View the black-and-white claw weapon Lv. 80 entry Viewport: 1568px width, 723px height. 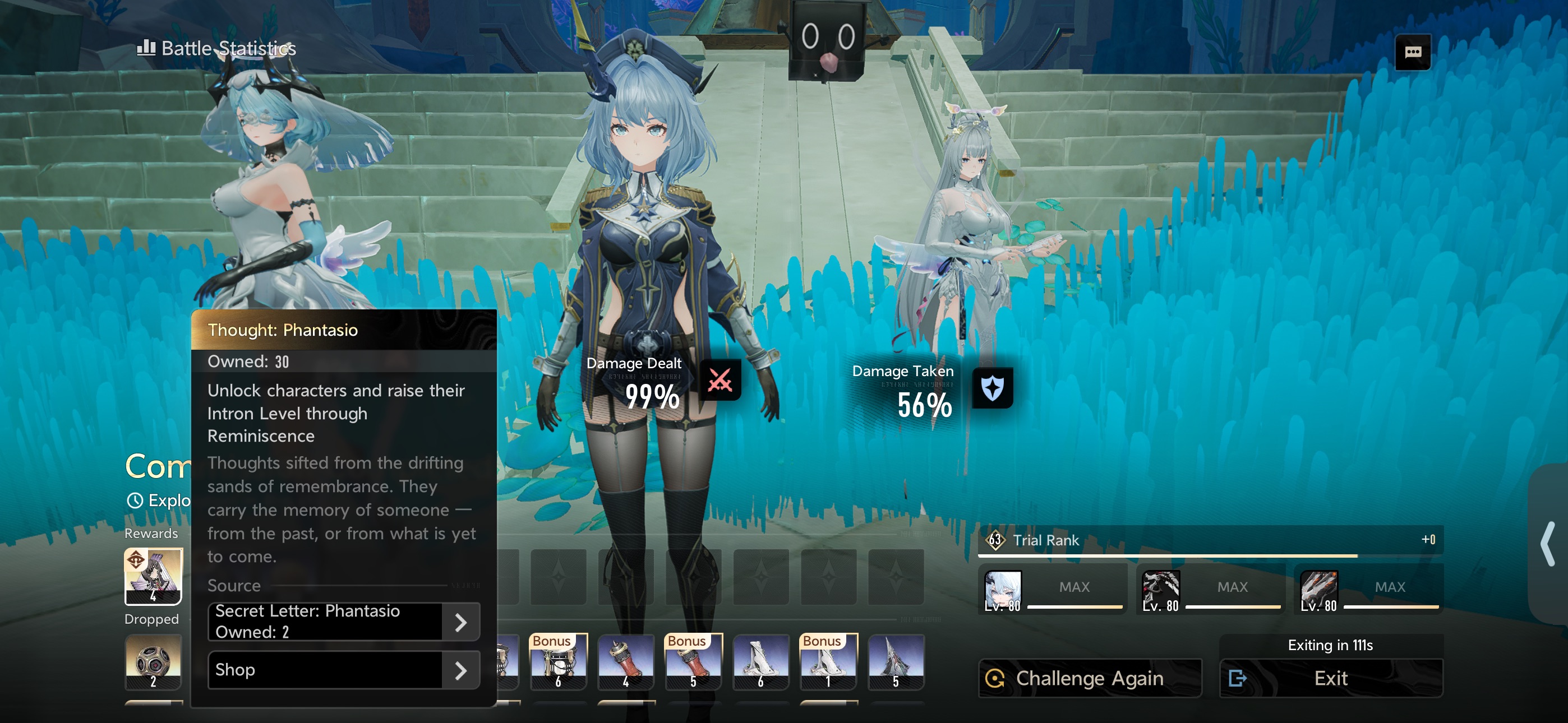1161,590
